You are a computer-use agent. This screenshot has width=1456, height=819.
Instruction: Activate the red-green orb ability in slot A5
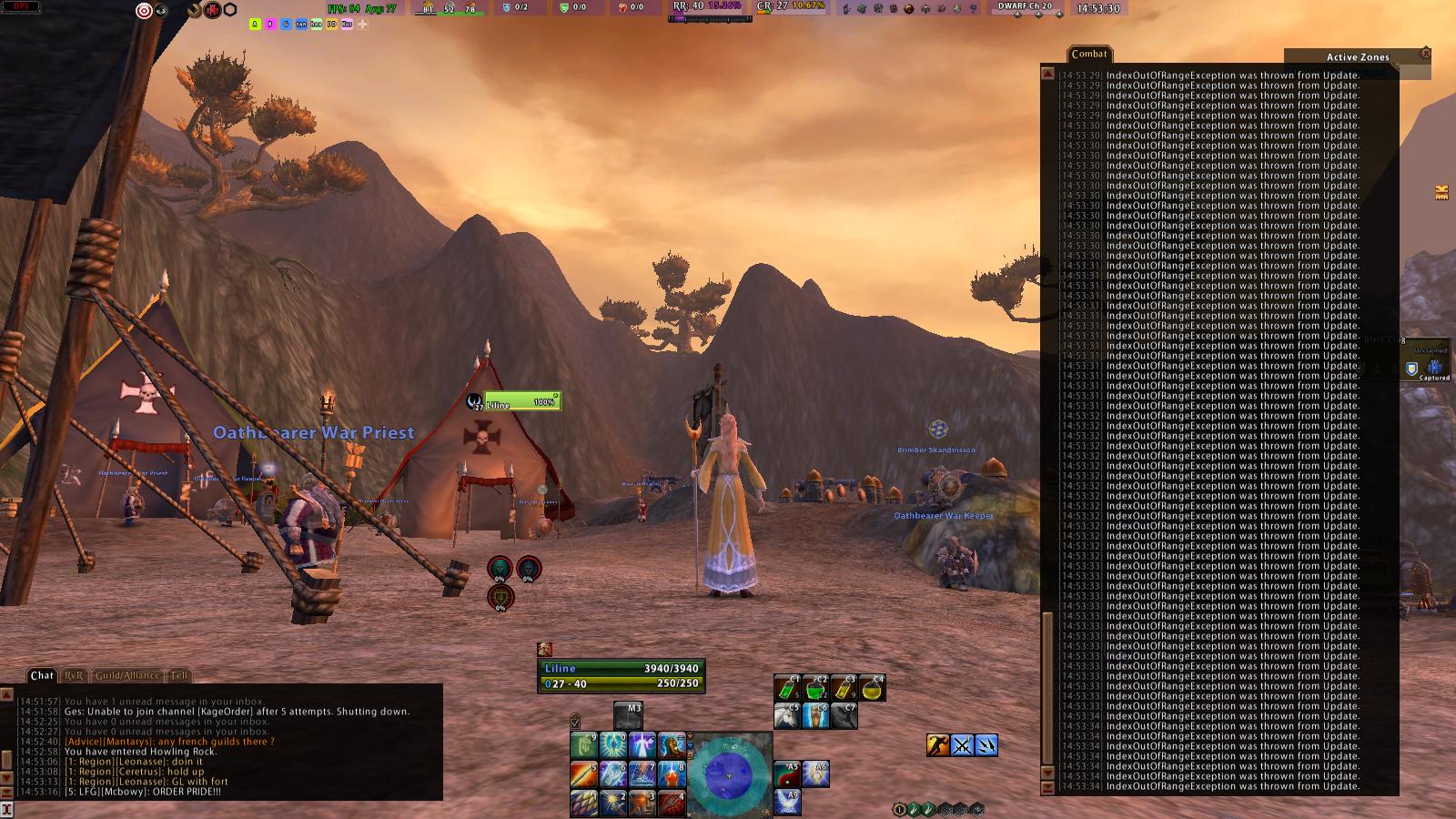(787, 774)
